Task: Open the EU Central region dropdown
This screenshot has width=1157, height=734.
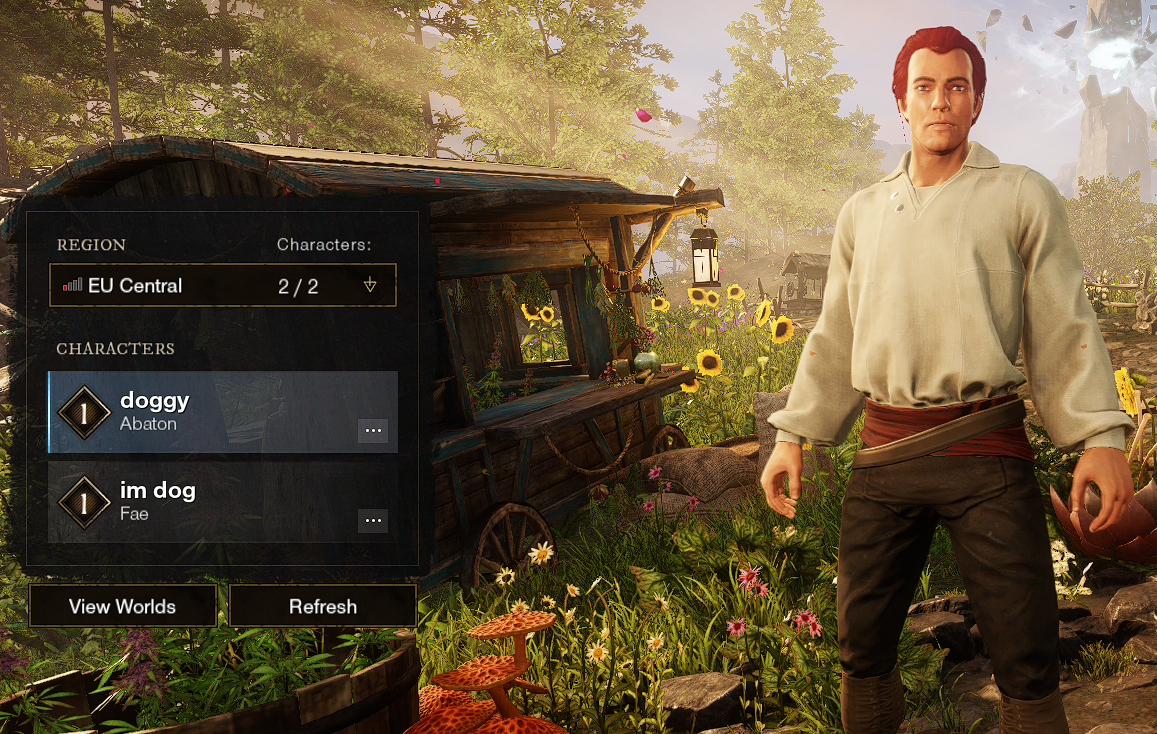Action: pos(222,285)
